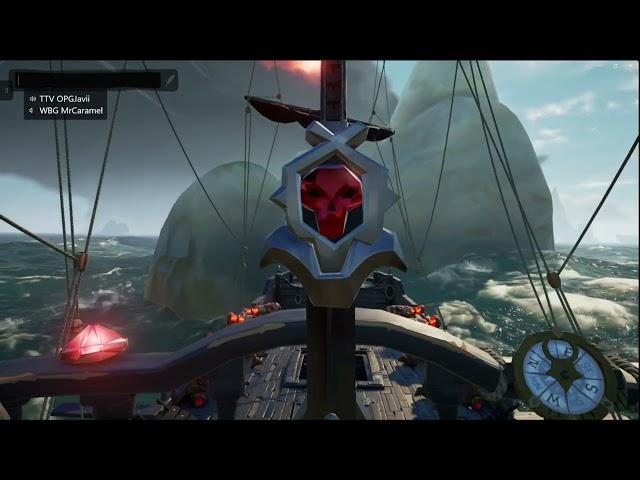Click the compass dial
This screenshot has width=640, height=480.
[563, 375]
